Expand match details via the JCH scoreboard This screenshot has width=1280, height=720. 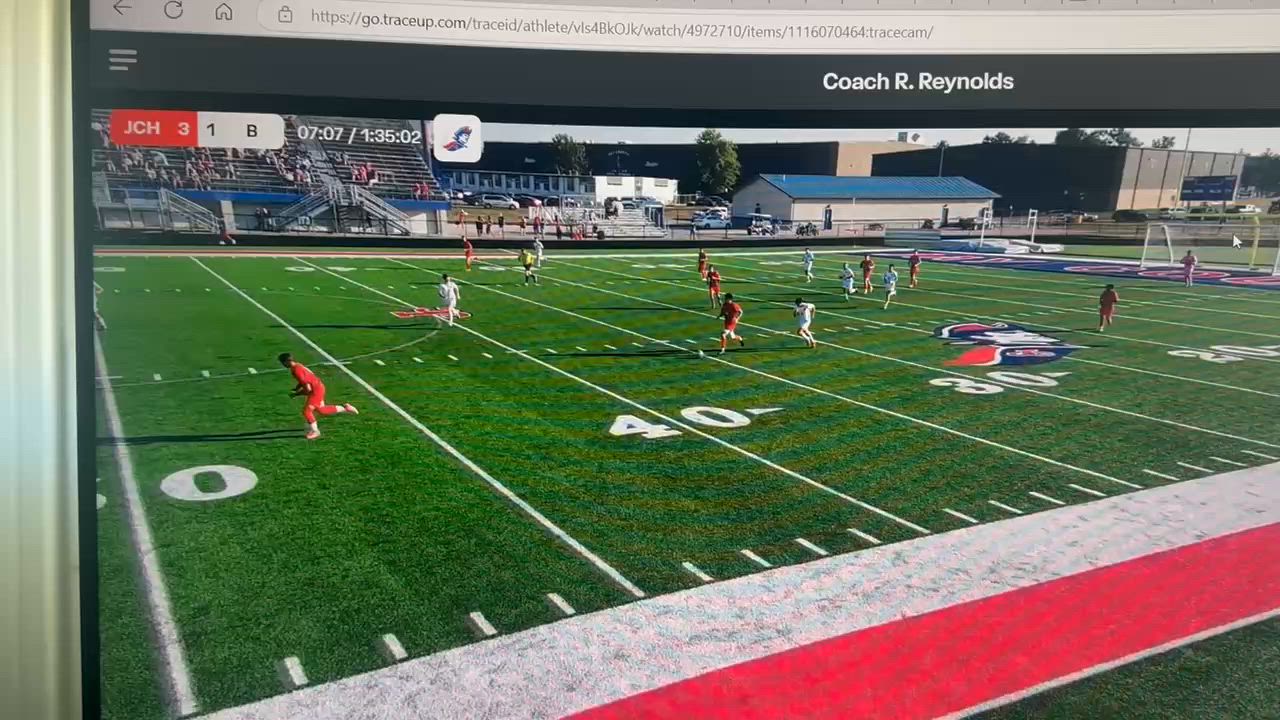click(142, 128)
